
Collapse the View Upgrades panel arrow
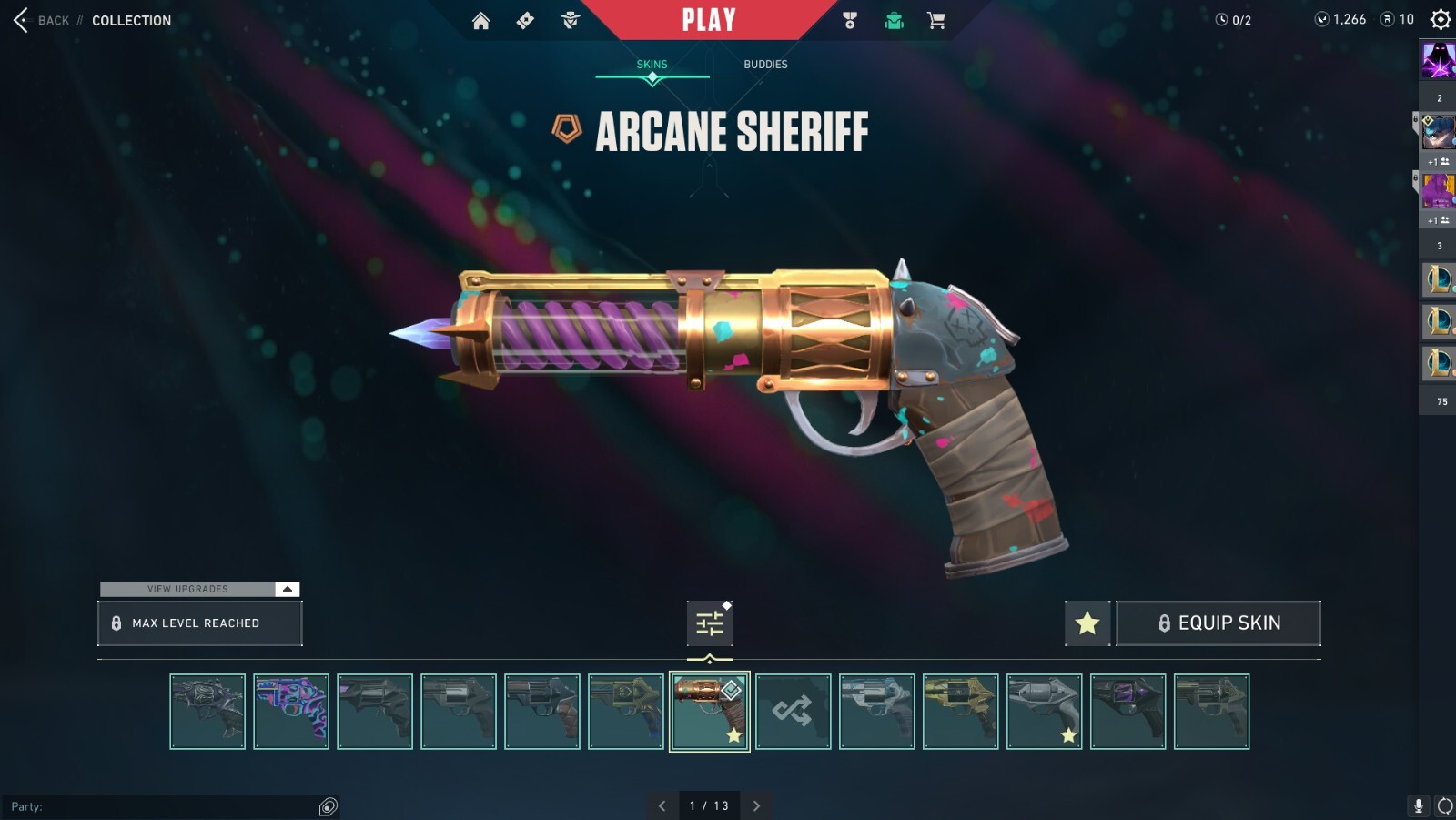coord(286,589)
